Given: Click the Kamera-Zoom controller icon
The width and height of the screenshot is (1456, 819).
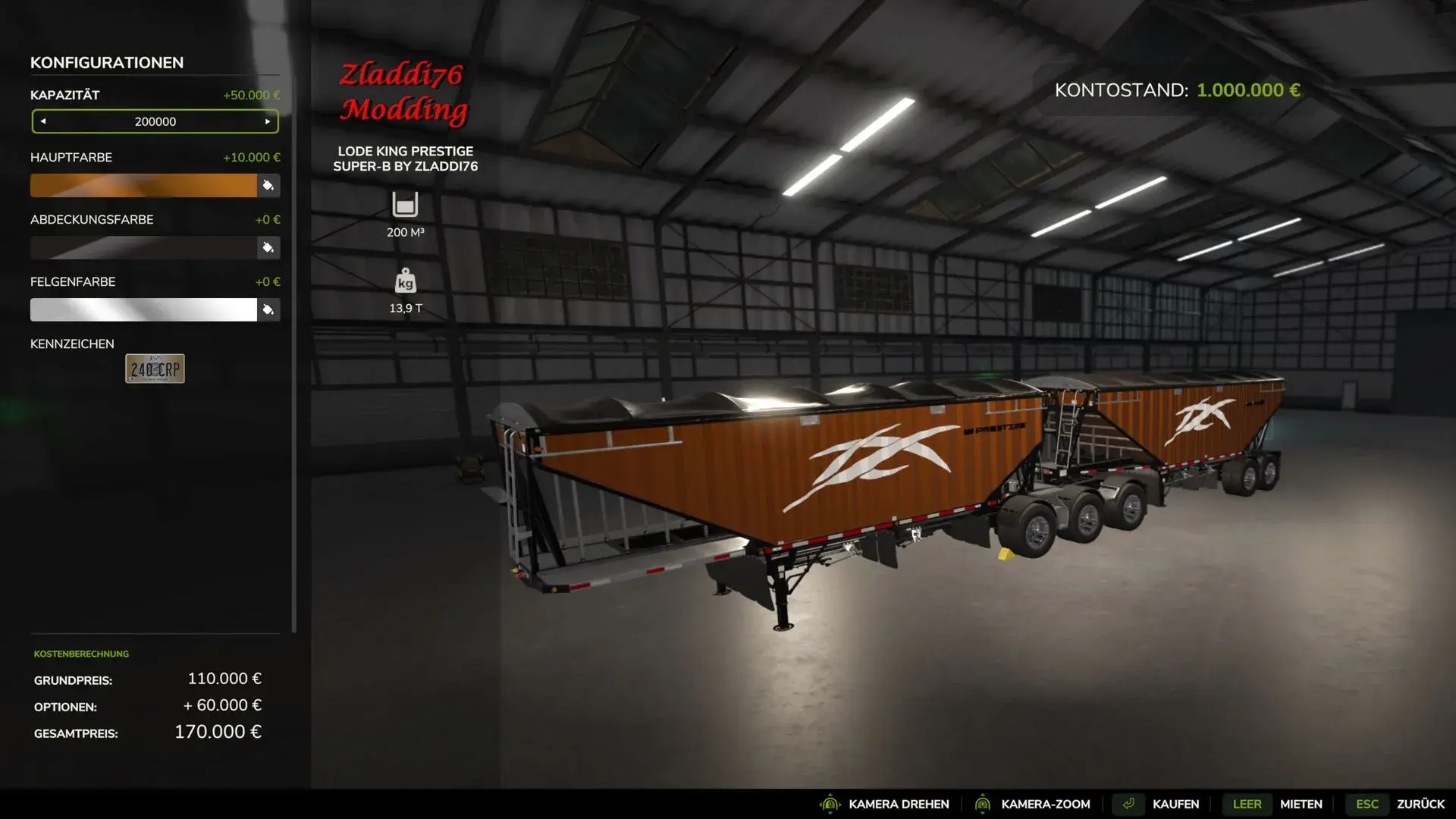Looking at the screenshot, I should click(984, 804).
